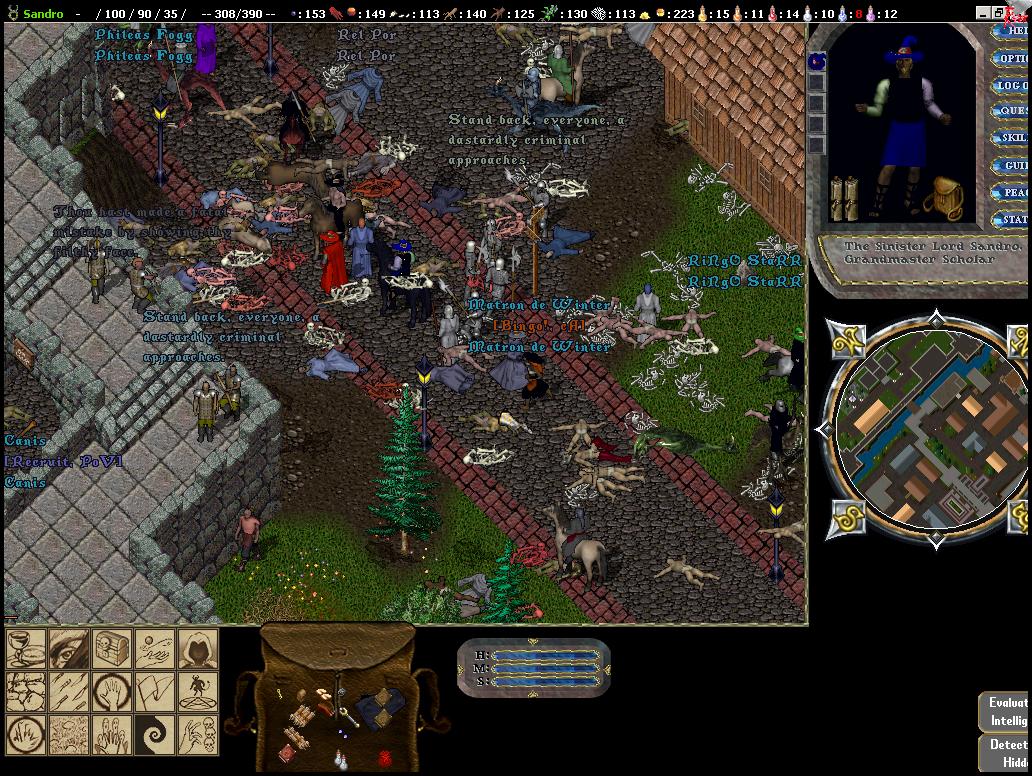Toggle the Peace/War mode button
This screenshot has height=776, width=1032.
(1012, 192)
